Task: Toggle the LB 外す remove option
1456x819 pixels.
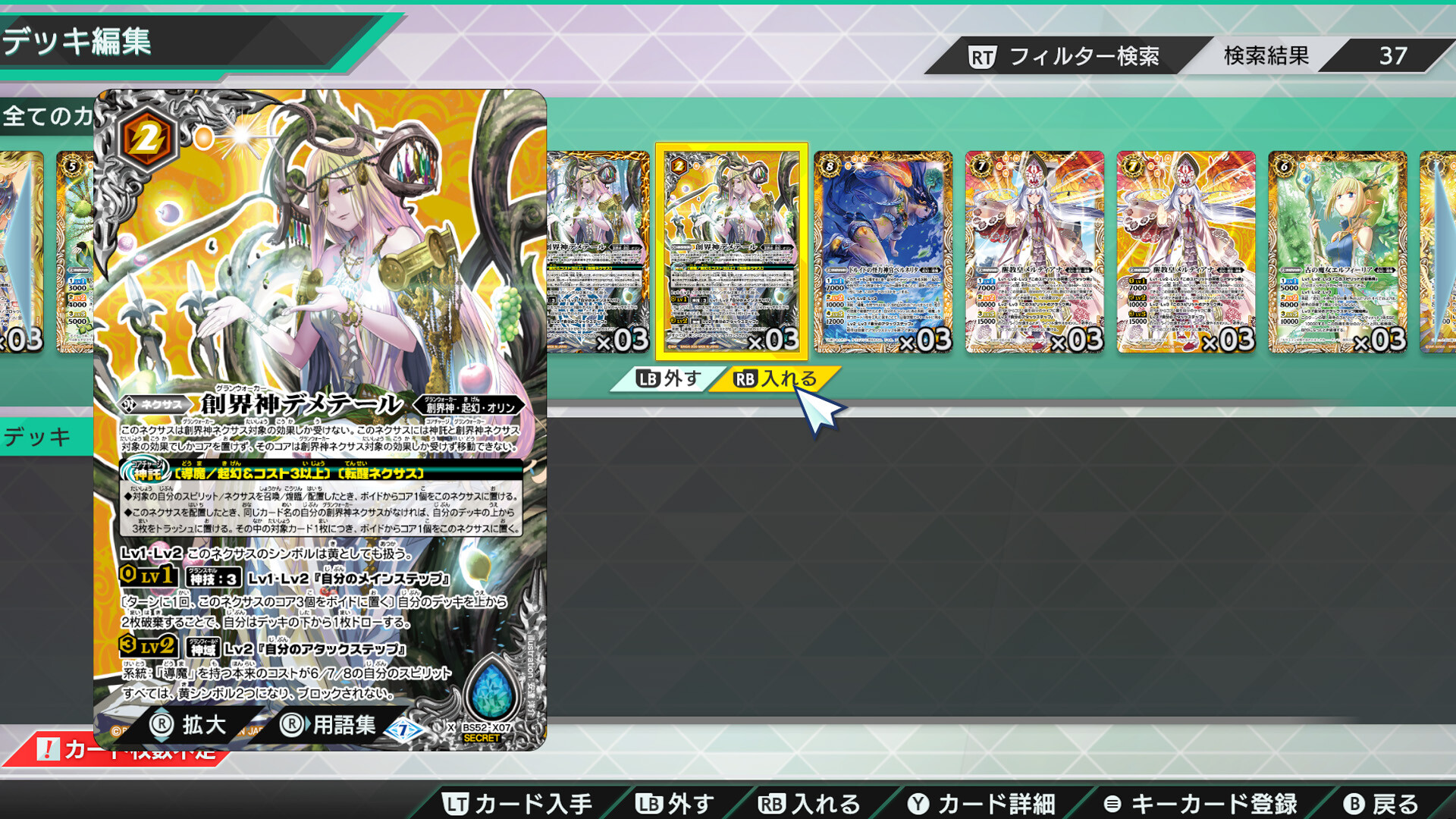Action: 667,377
